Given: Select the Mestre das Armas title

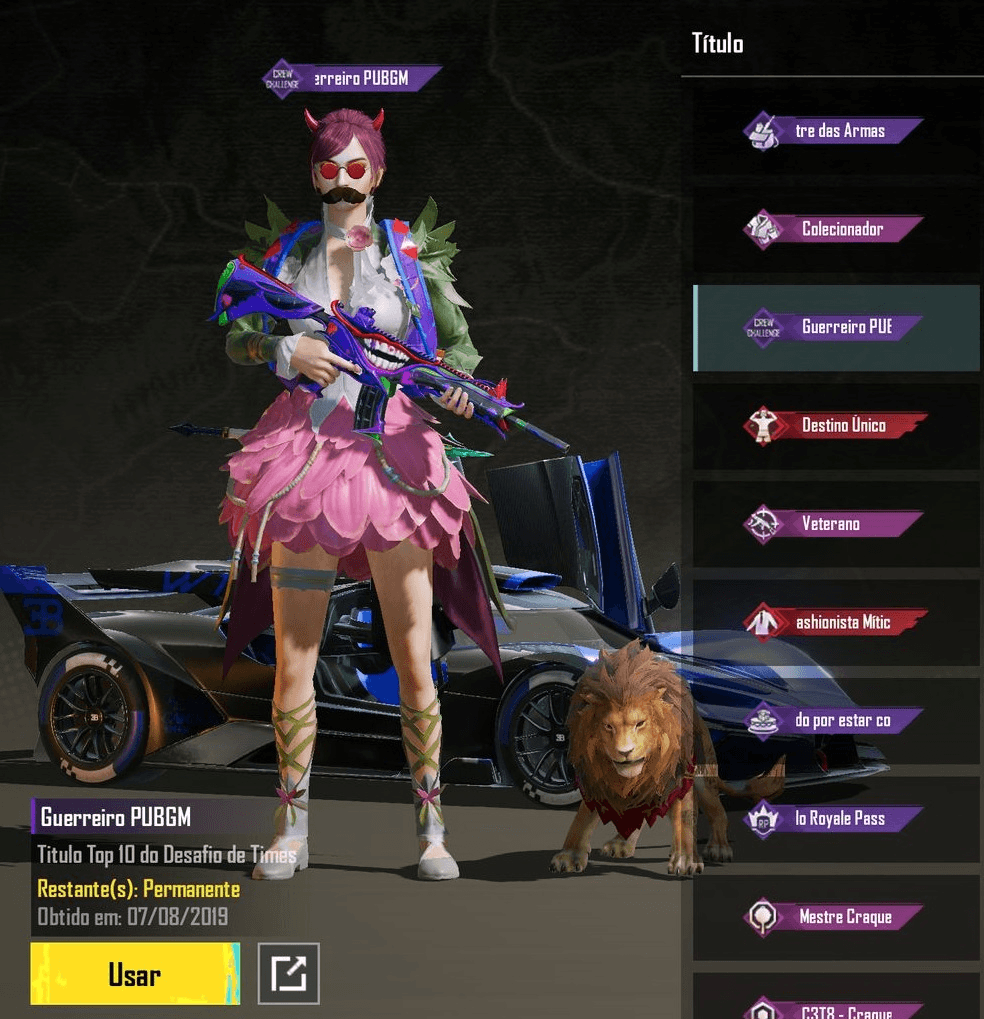Looking at the screenshot, I should tap(834, 131).
